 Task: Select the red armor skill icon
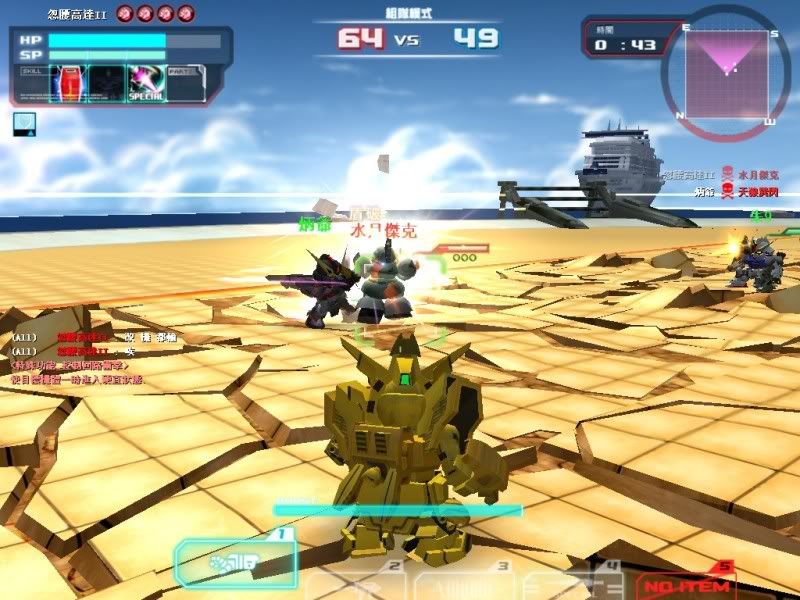click(x=69, y=82)
